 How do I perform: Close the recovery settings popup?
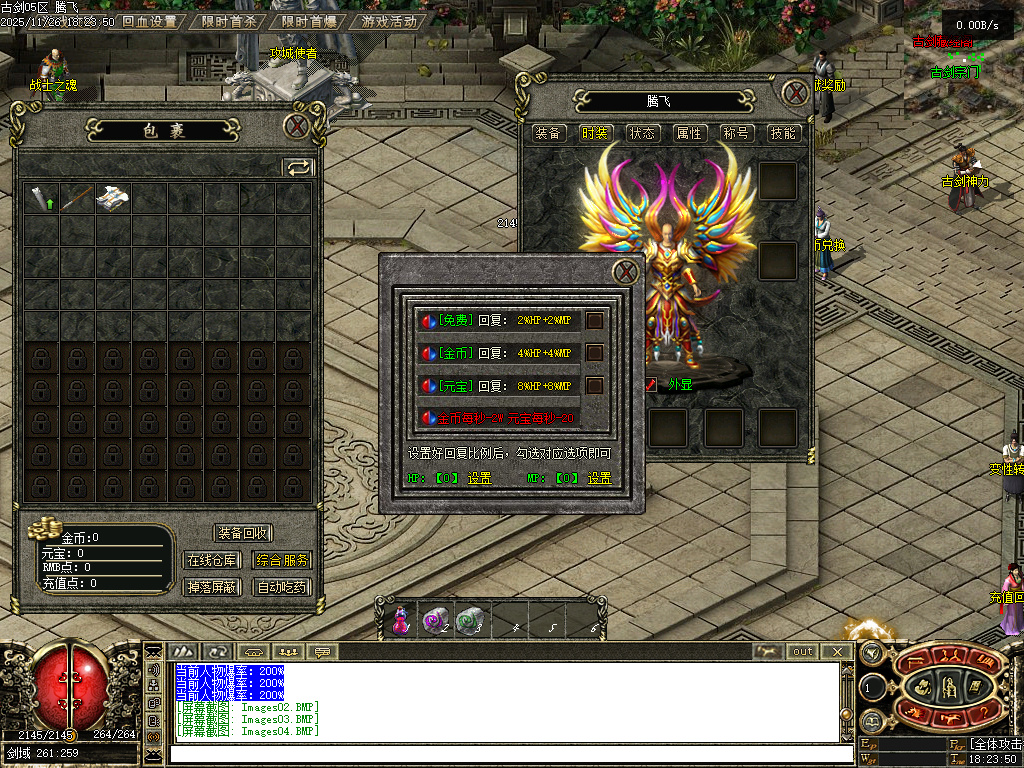(x=625, y=271)
